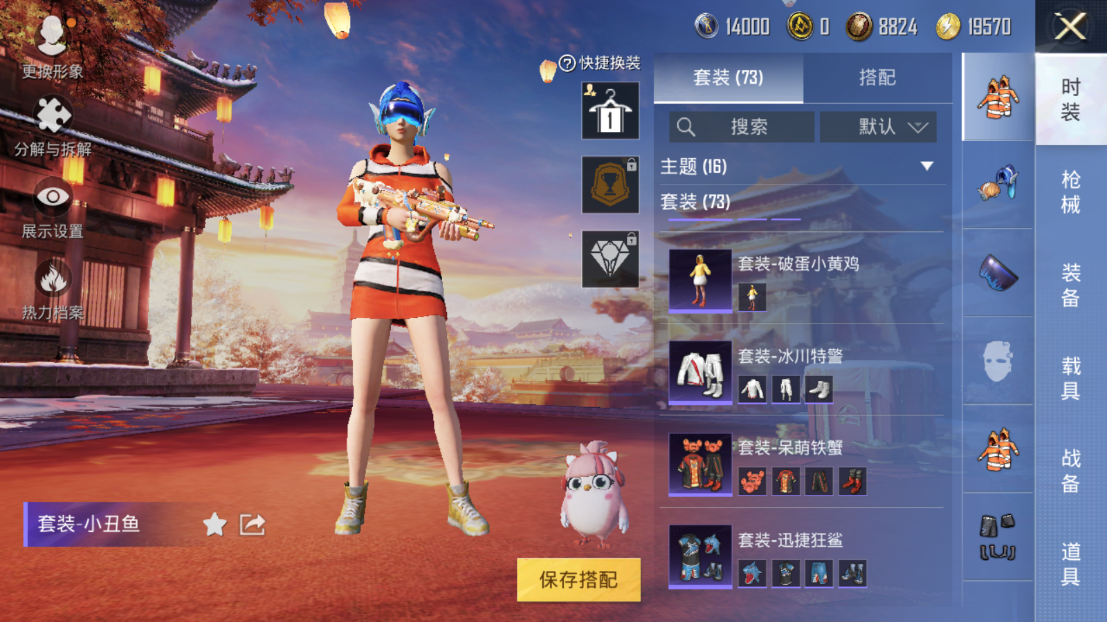Select the hanger outfit preset slot 1
The width and height of the screenshot is (1107, 622).
coord(610,110)
